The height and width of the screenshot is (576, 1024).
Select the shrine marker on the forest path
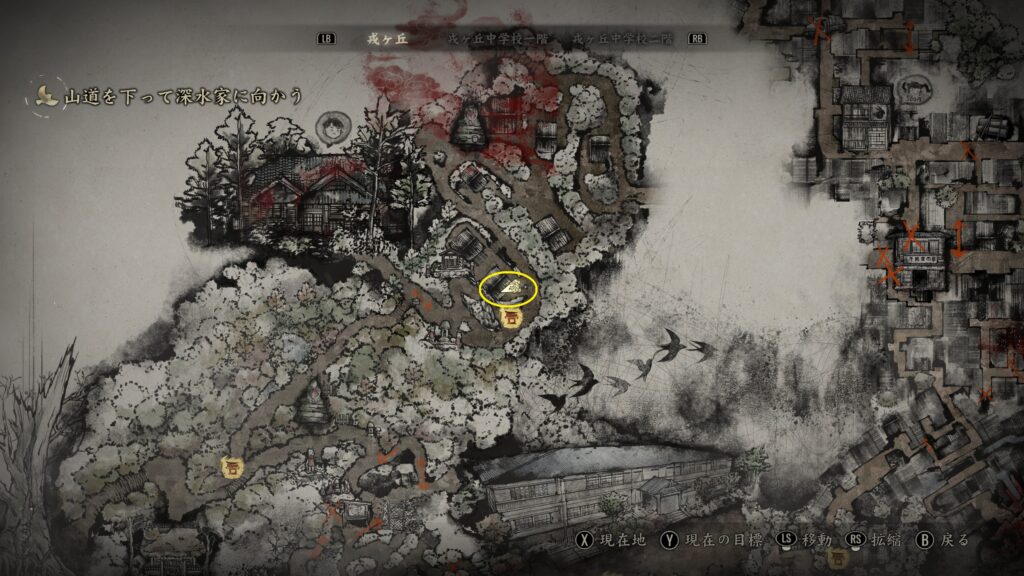(232, 466)
